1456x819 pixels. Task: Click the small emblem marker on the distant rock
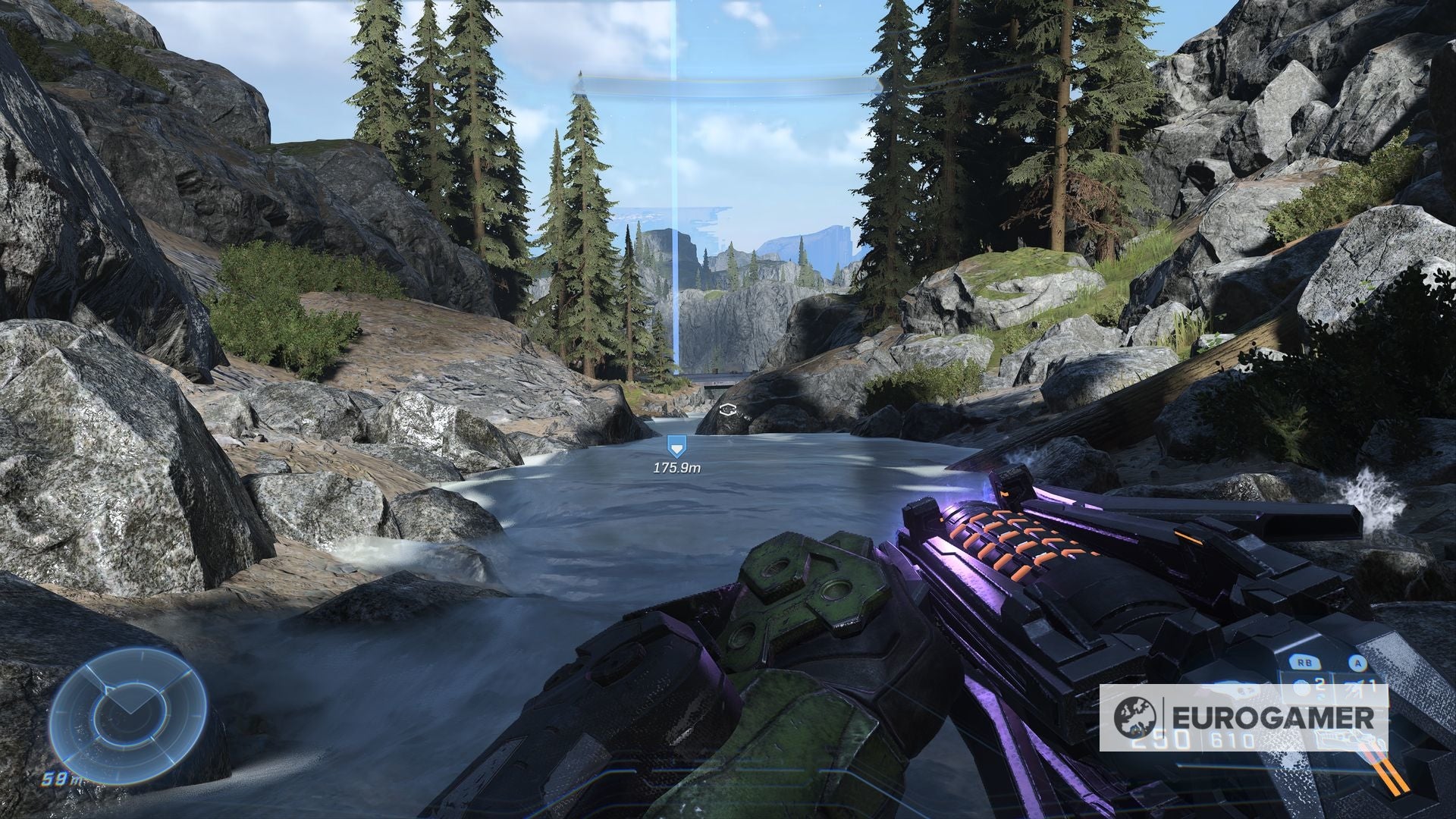tap(729, 408)
